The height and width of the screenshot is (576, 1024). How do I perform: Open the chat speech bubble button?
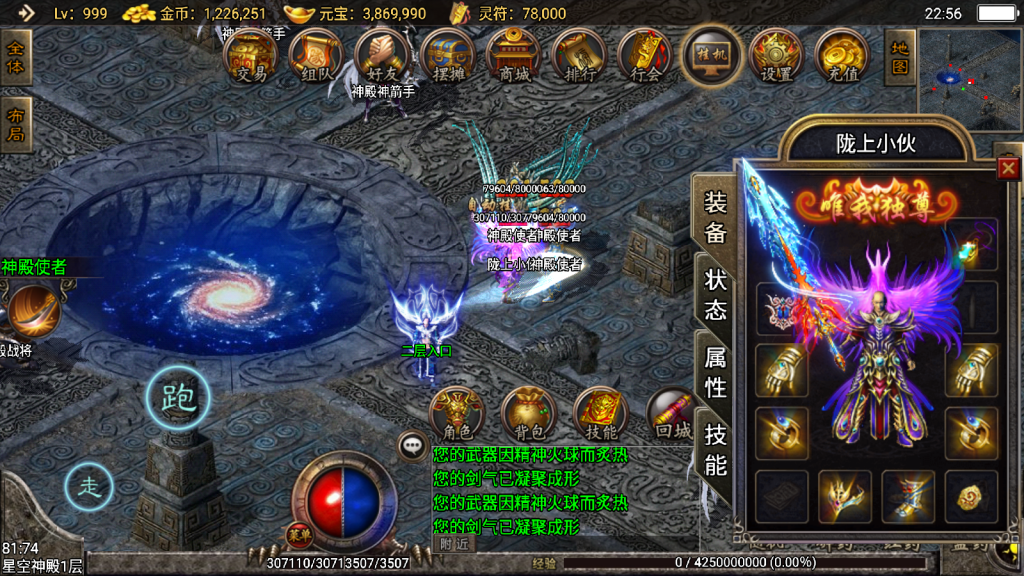[x=413, y=446]
